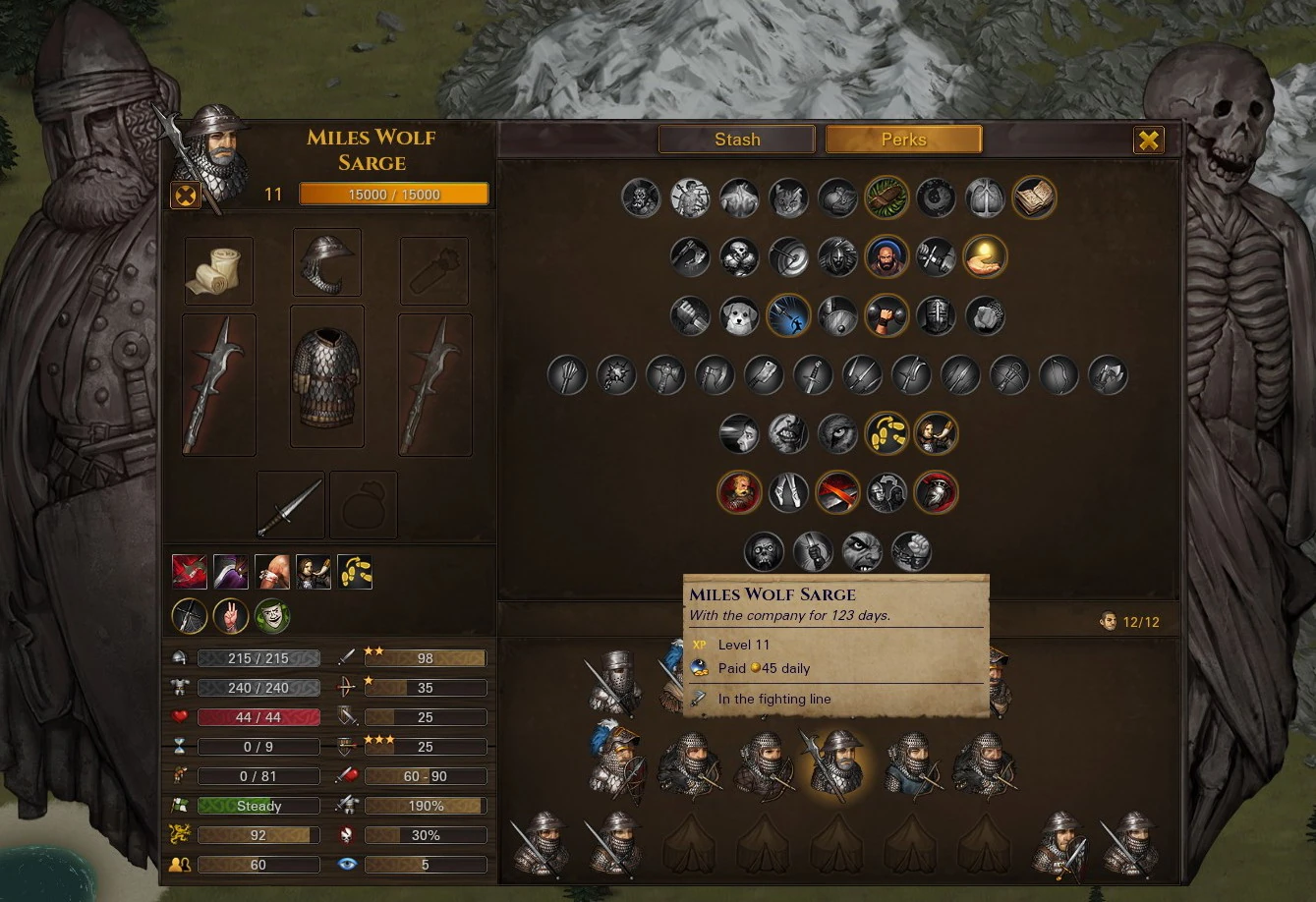Close the character screen with the X

tap(1148, 140)
